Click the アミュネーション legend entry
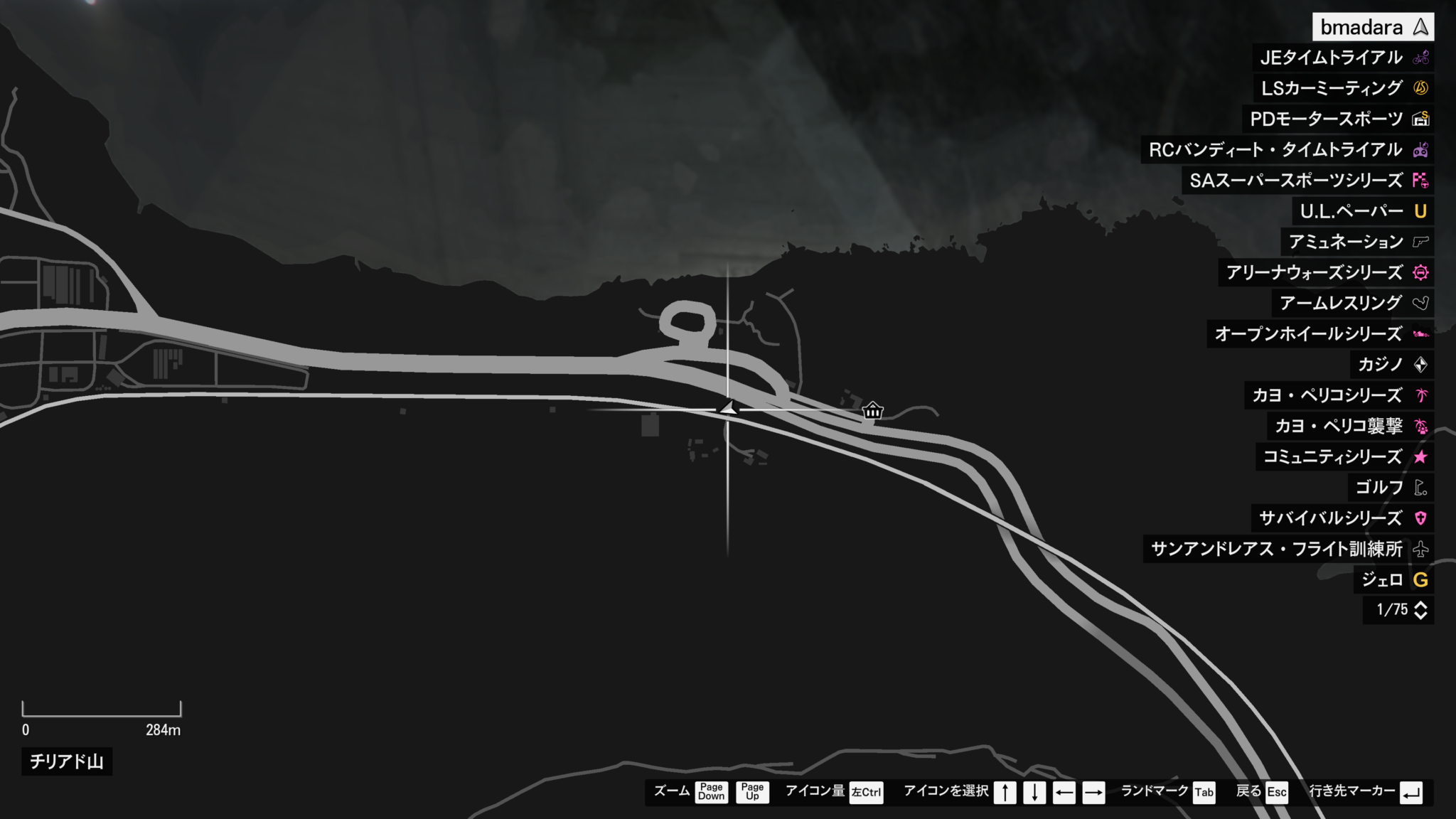Image resolution: width=1456 pixels, height=819 pixels. pyautogui.click(x=1356, y=242)
